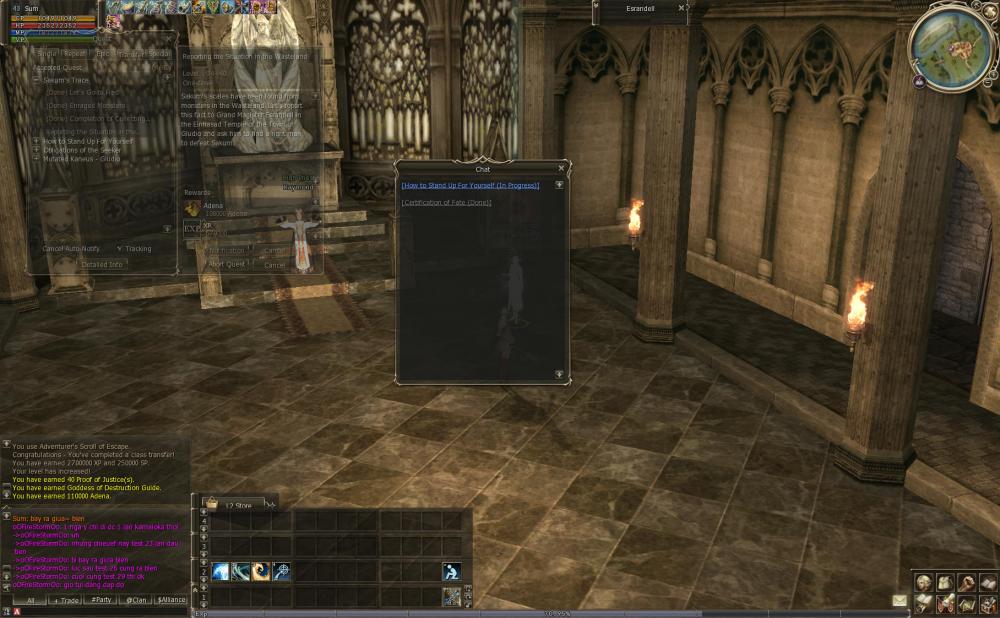Screen dimensions: 1000x618
Task: Switch to the All chat tab
Action: (31, 600)
